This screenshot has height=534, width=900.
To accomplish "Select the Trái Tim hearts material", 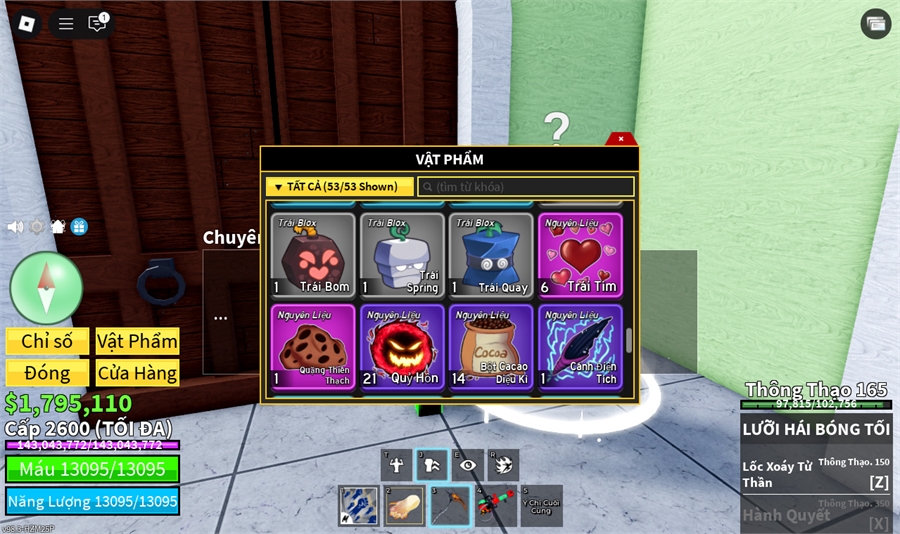I will [580, 255].
